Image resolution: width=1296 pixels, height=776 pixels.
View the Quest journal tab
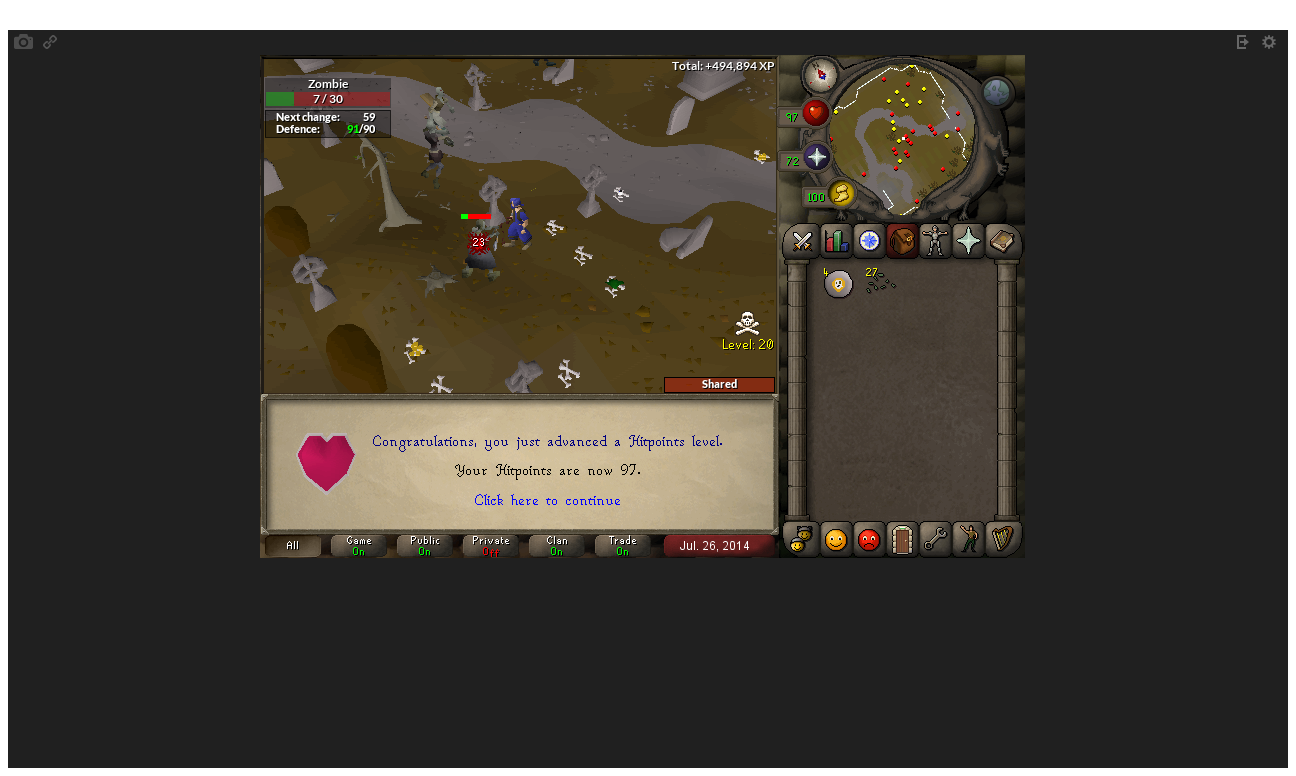point(868,241)
